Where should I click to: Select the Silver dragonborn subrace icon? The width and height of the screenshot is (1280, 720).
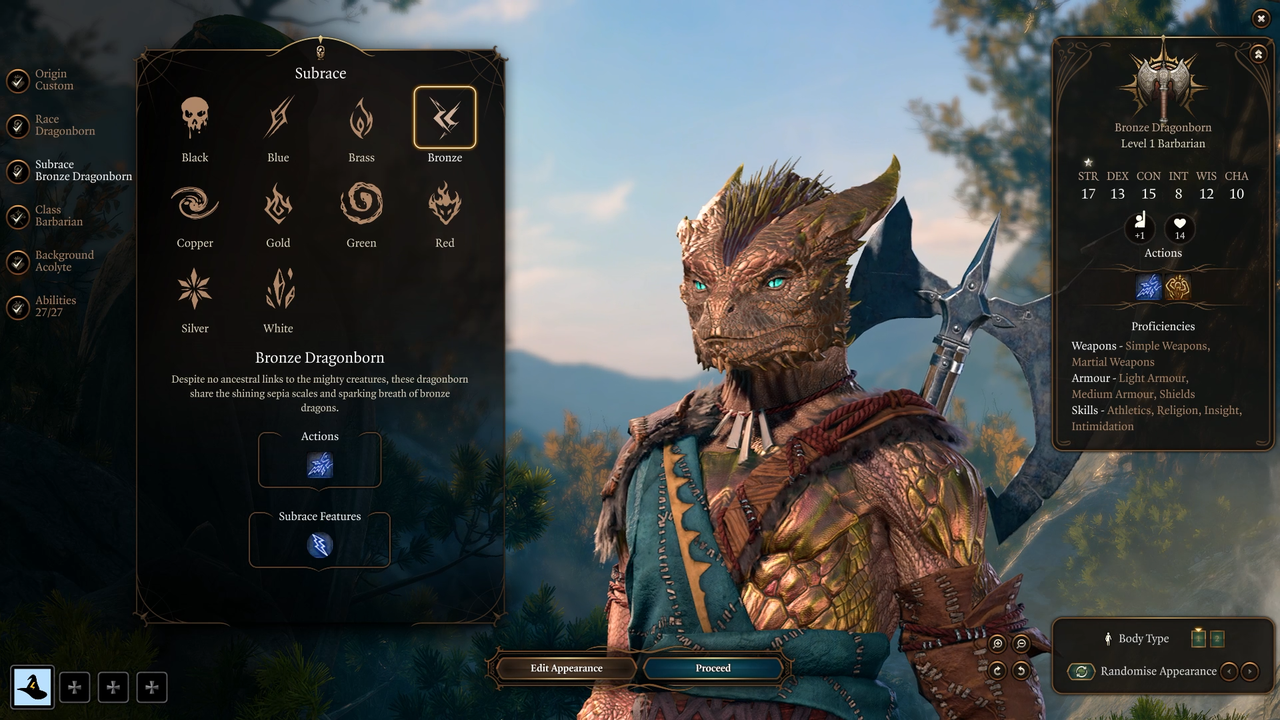click(194, 289)
